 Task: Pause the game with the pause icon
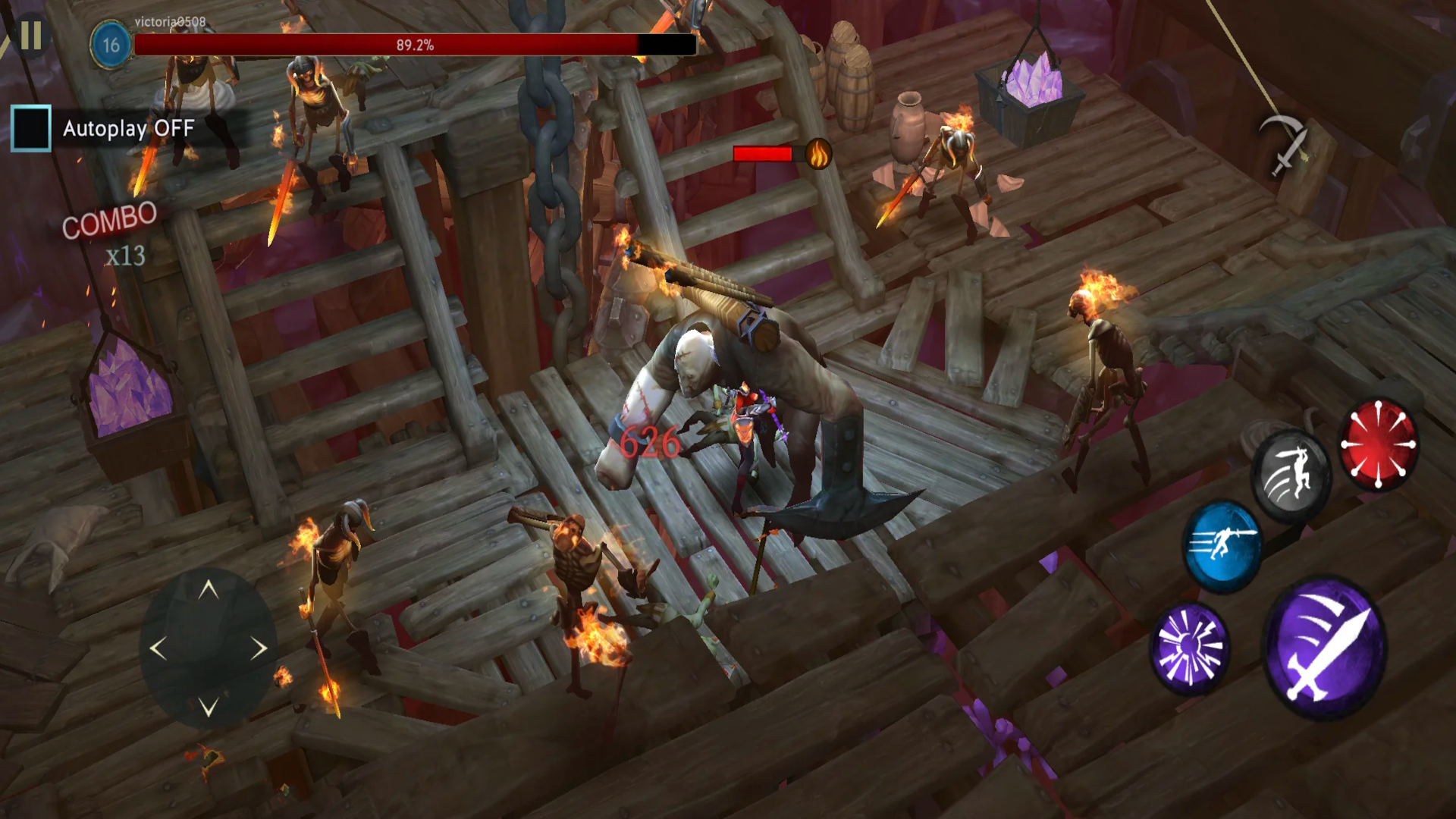tap(32, 34)
